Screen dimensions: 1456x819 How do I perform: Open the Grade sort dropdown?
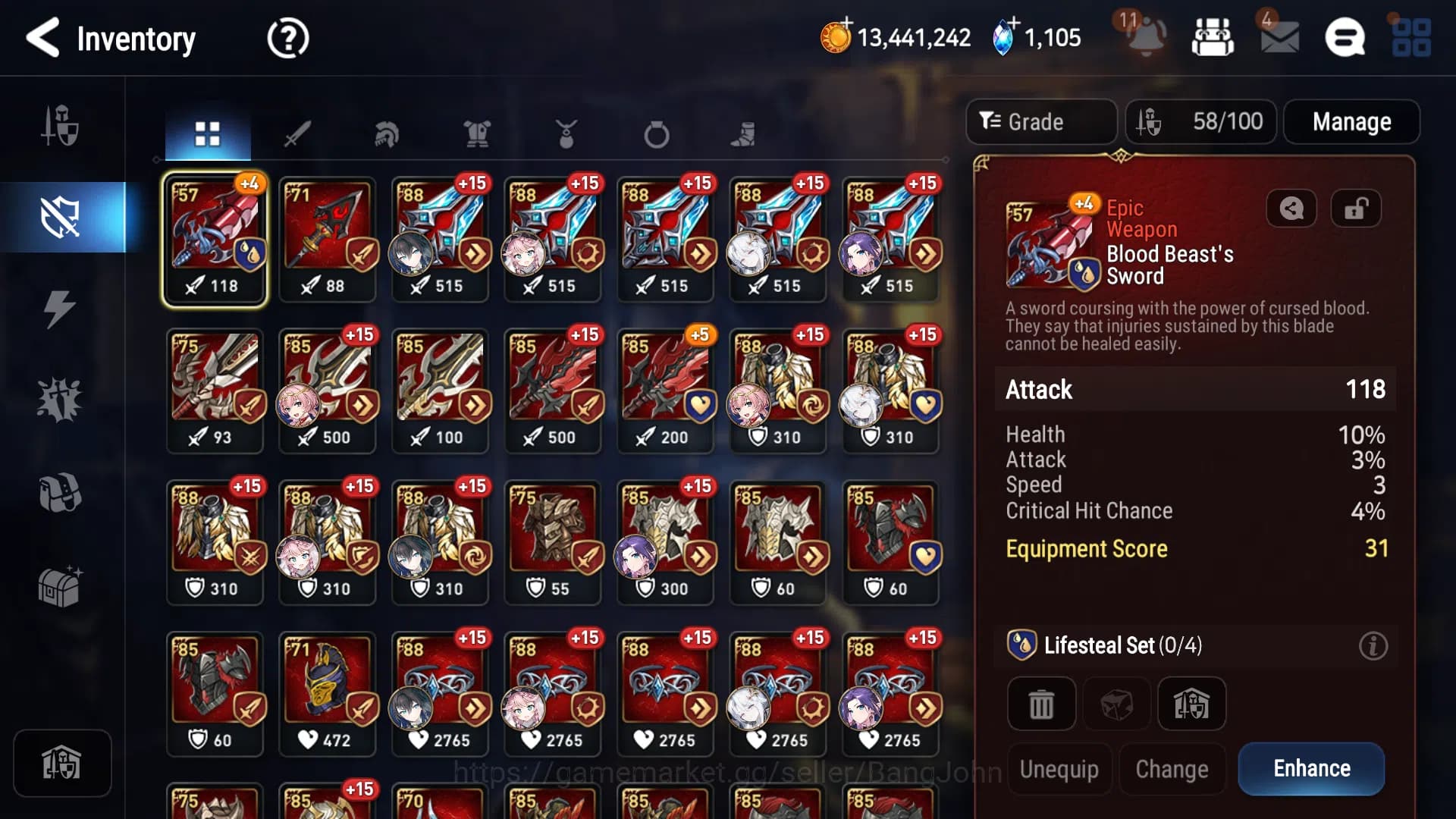click(x=1040, y=121)
